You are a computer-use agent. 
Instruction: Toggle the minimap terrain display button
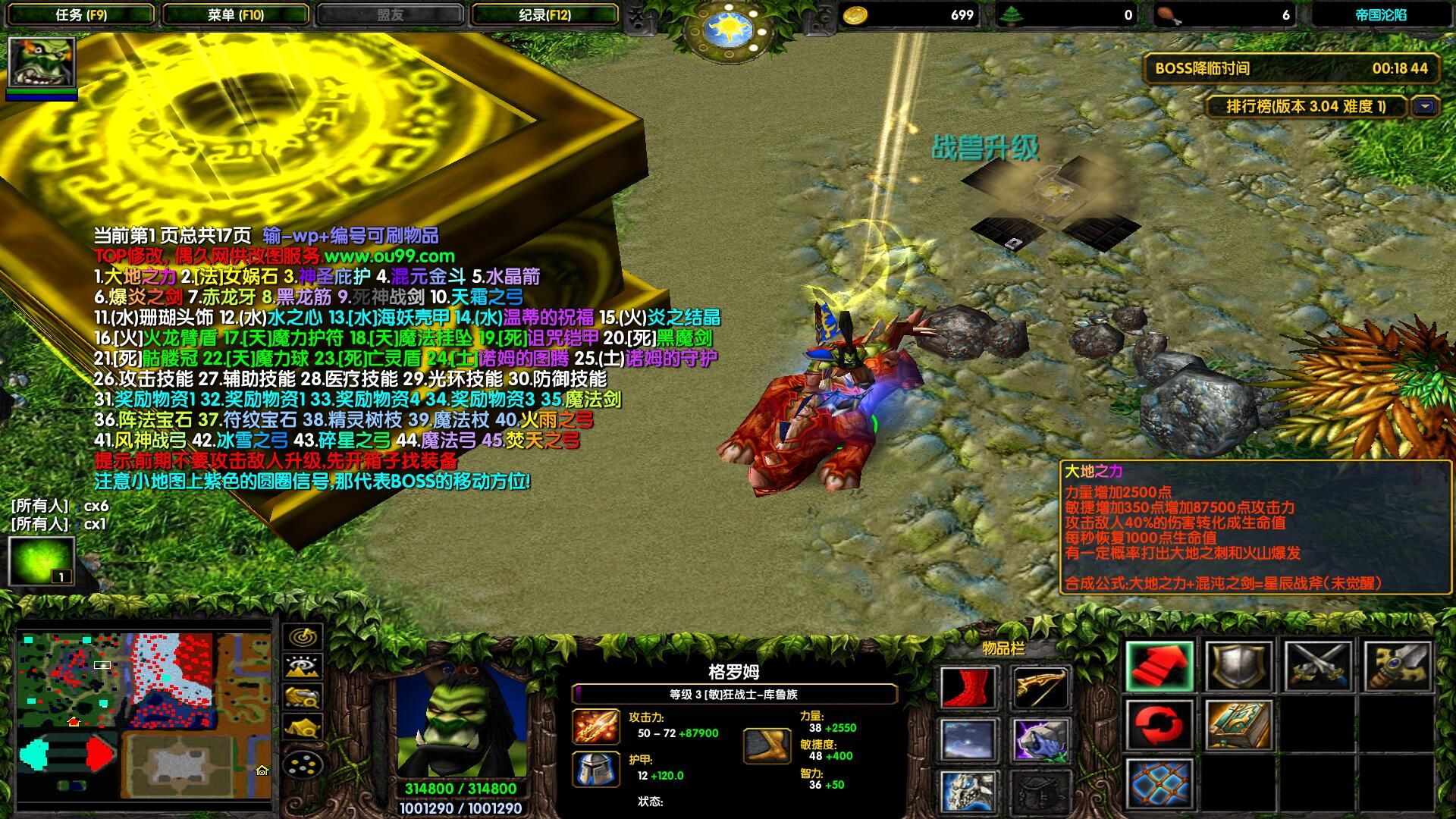(303, 667)
